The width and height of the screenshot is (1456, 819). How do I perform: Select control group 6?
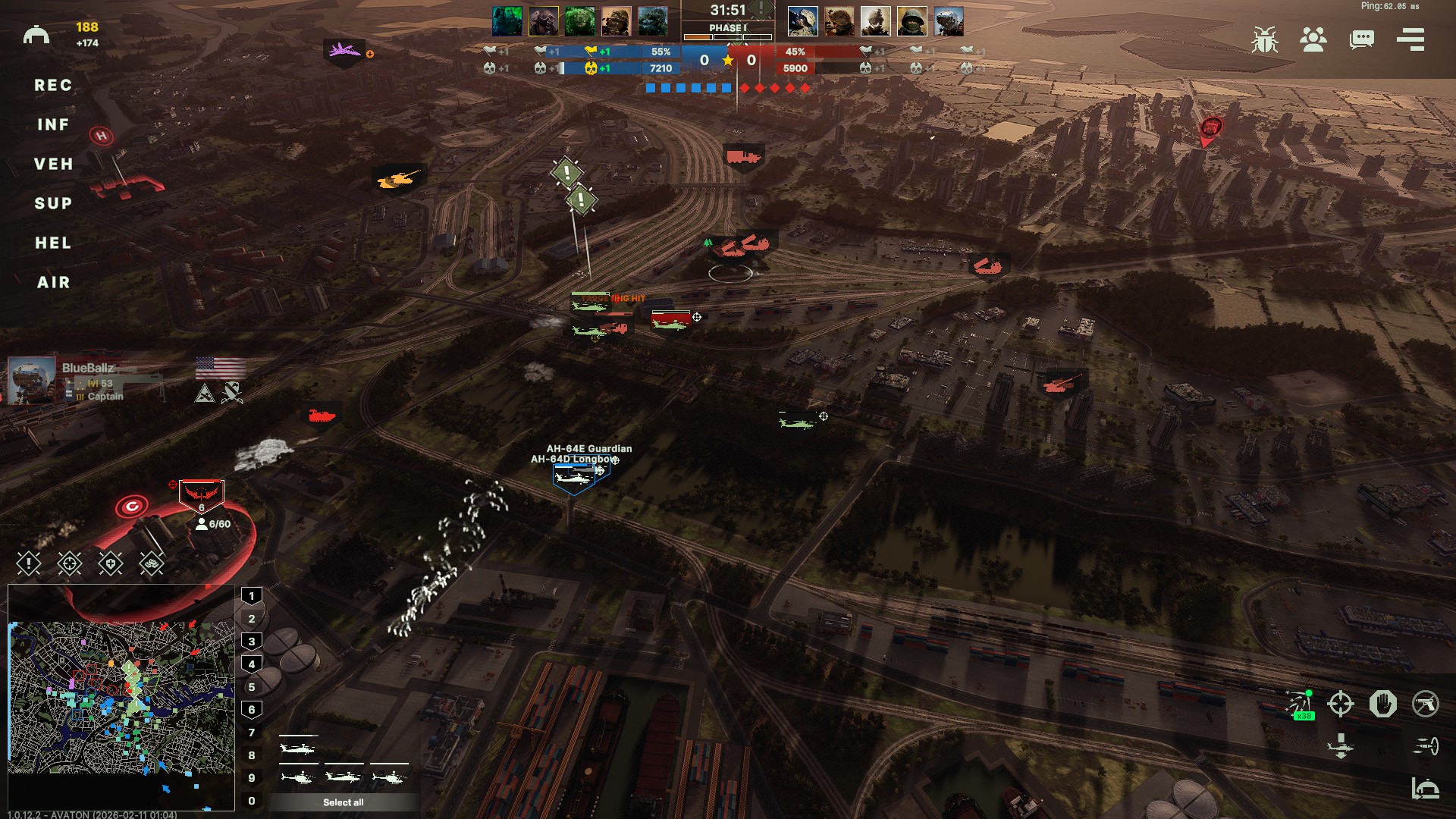[x=252, y=710]
